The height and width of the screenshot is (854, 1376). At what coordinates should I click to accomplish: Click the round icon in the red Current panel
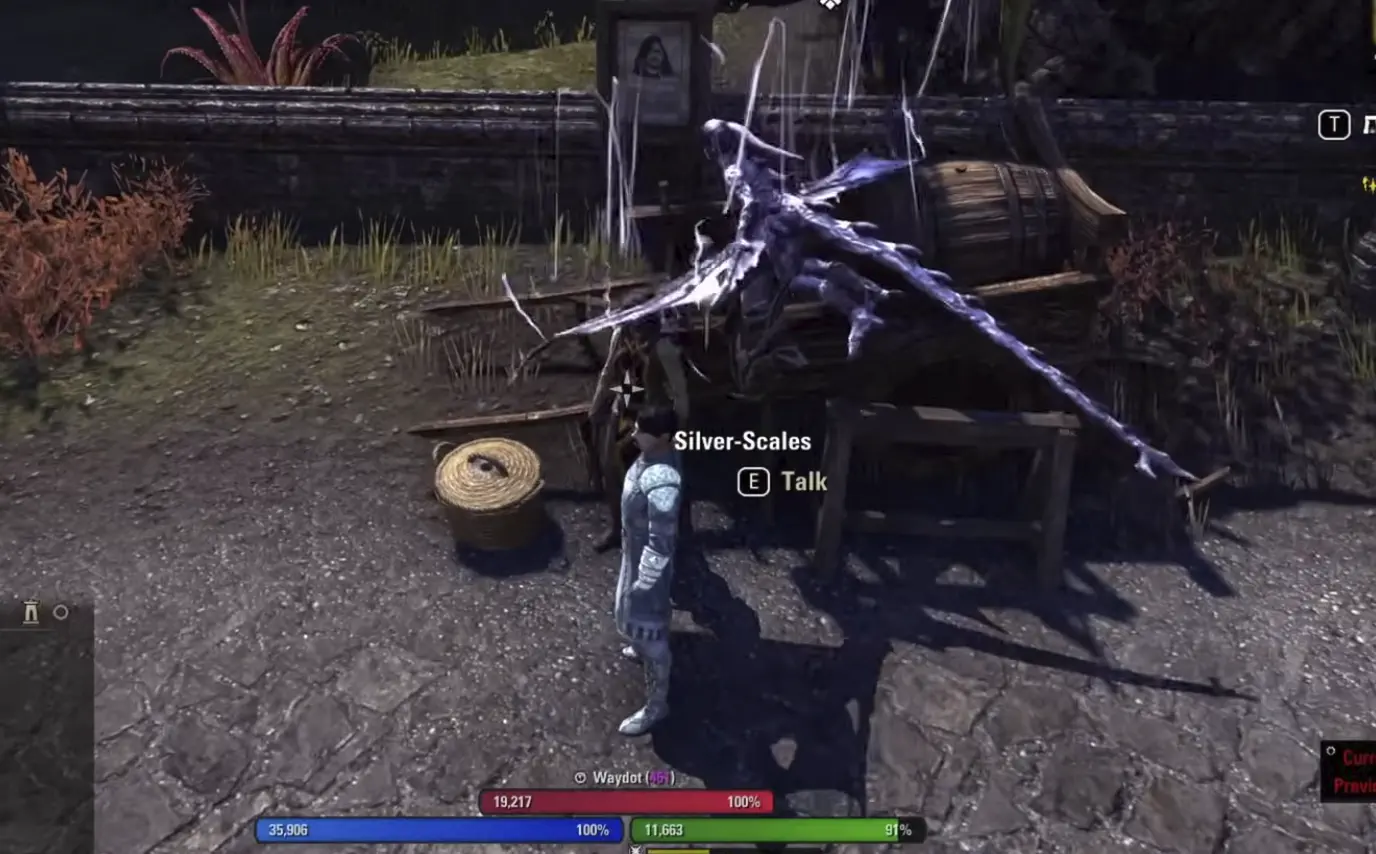click(1331, 749)
